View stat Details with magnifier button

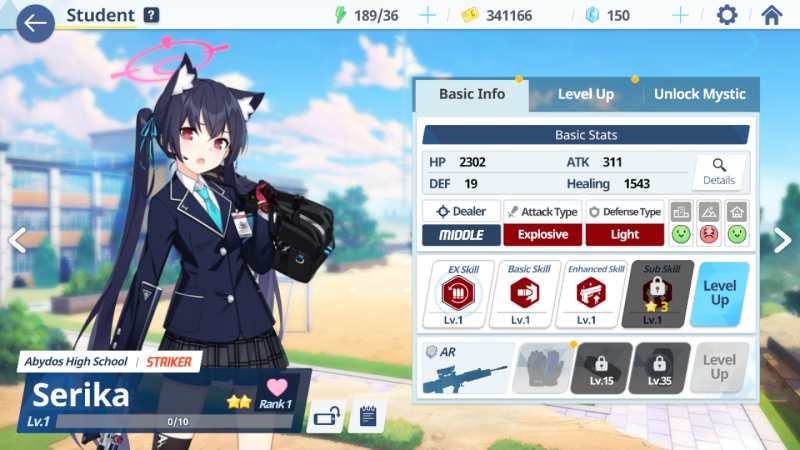click(x=718, y=172)
